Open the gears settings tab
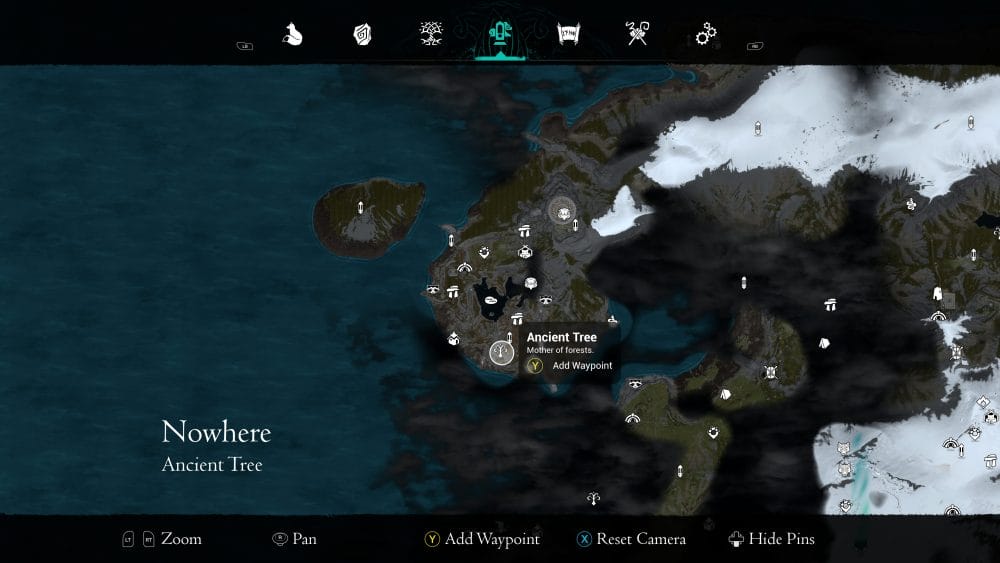The width and height of the screenshot is (1000, 563). pyautogui.click(x=706, y=35)
